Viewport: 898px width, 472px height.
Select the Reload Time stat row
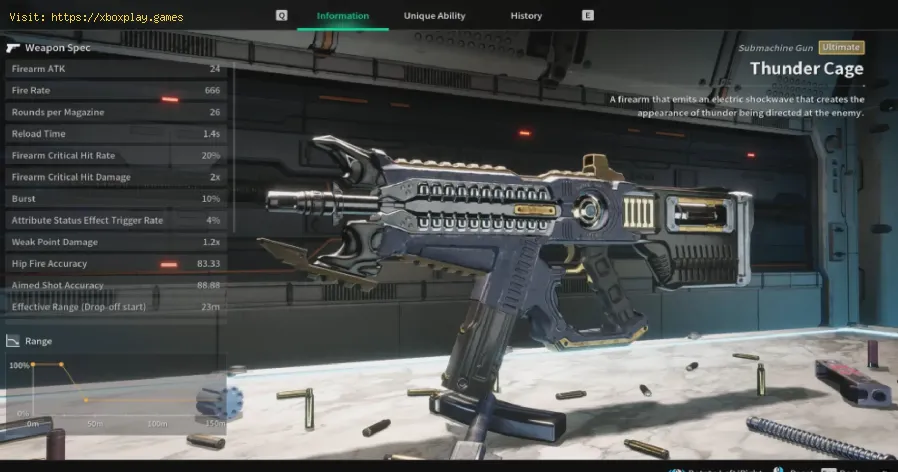point(115,134)
